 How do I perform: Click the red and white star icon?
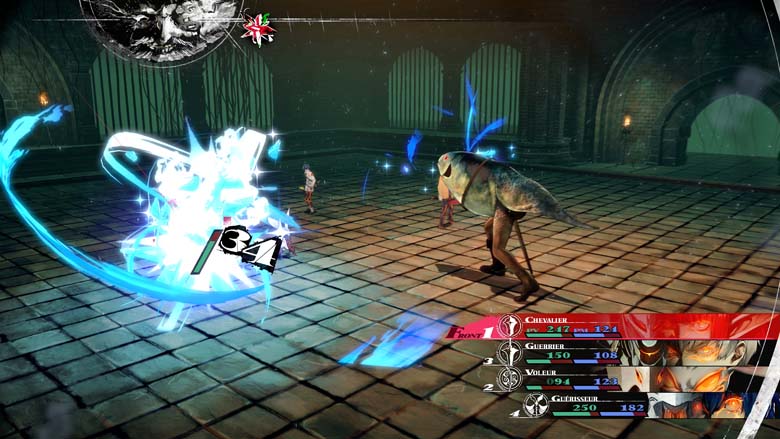pos(258,28)
